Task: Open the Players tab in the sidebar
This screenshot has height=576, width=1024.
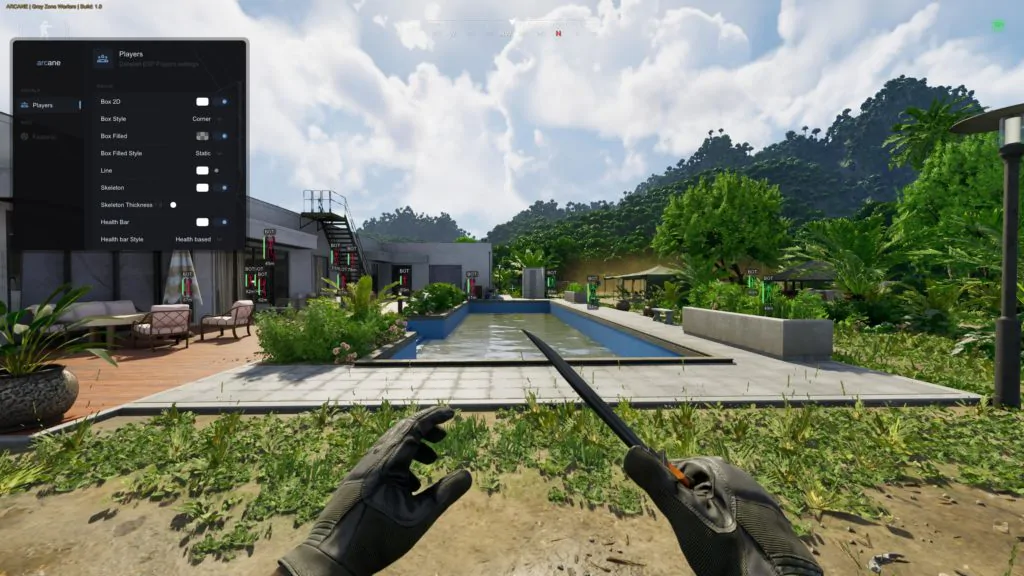Action: (x=43, y=105)
